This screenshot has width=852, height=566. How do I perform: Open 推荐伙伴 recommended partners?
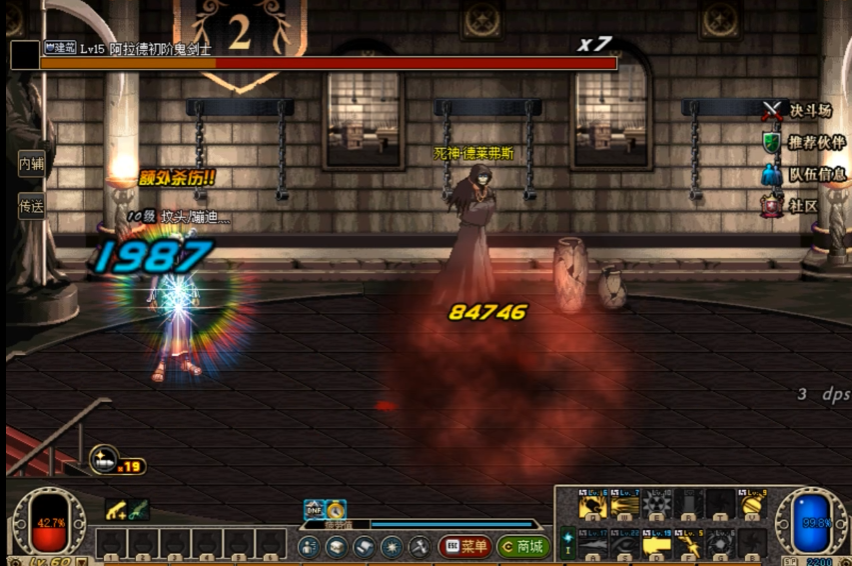pos(804,142)
